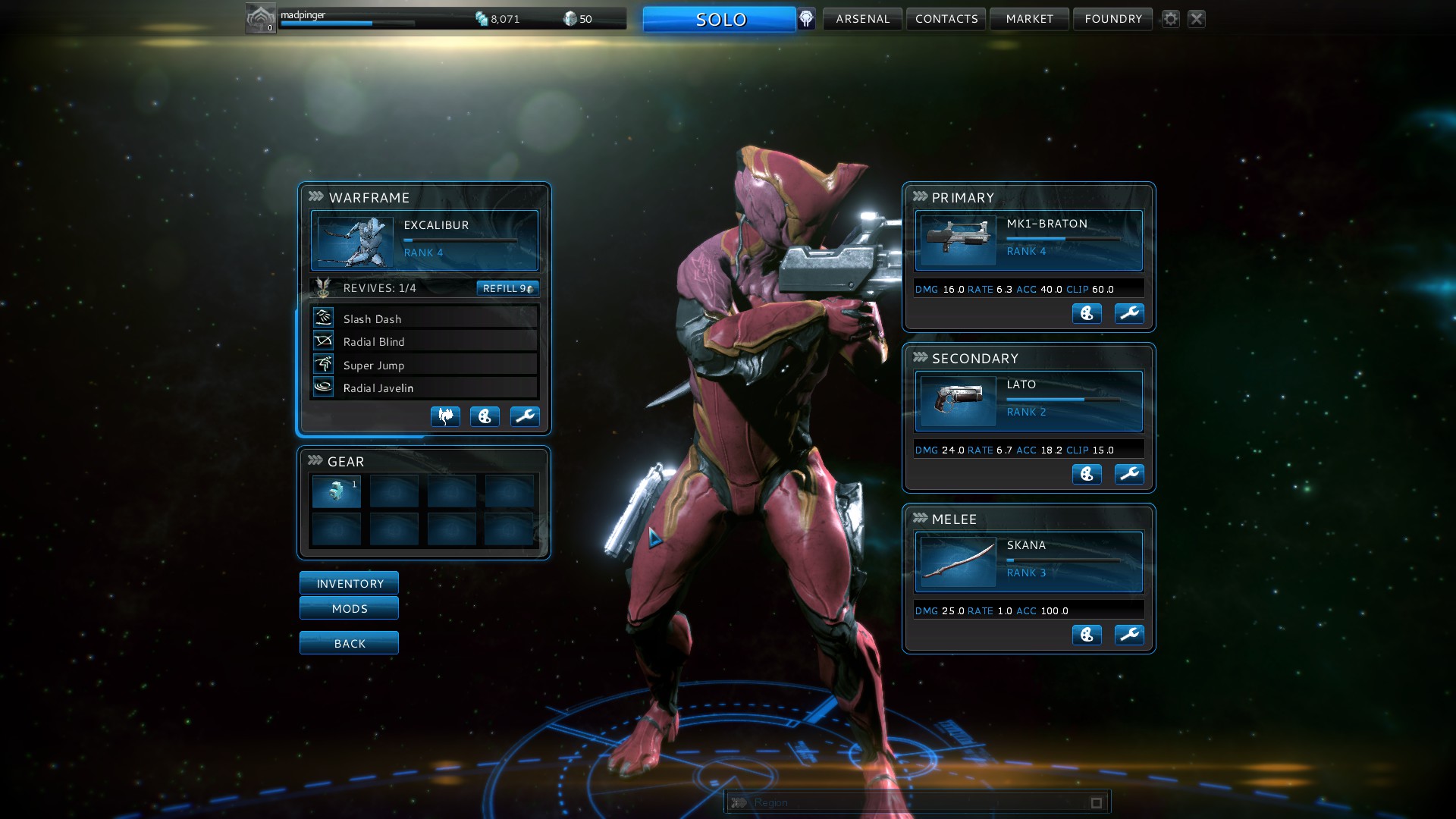
Task: Refill revives with the Refill button
Action: [507, 288]
